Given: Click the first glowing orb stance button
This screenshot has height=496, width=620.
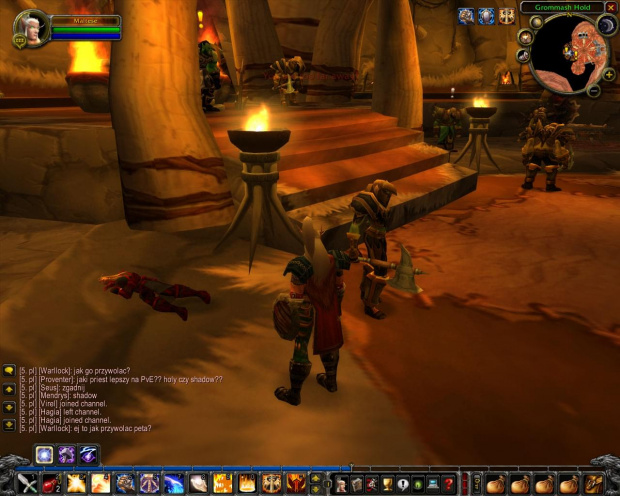Looking at the screenshot, I should tap(45, 455).
